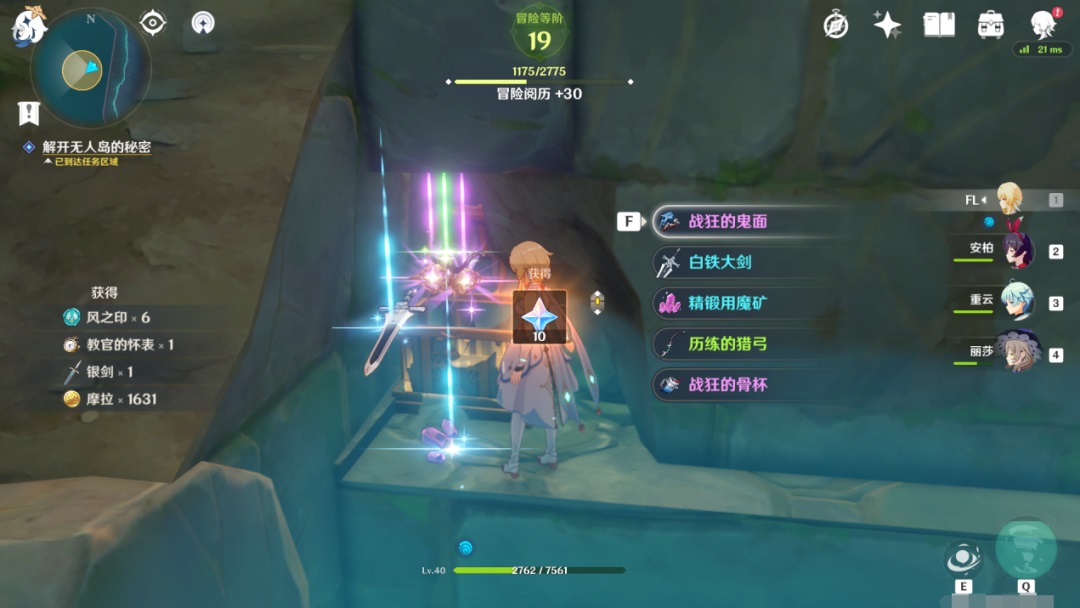Viewport: 1080px width, 608px height.
Task: Open the compass events icon
Action: tap(836, 25)
